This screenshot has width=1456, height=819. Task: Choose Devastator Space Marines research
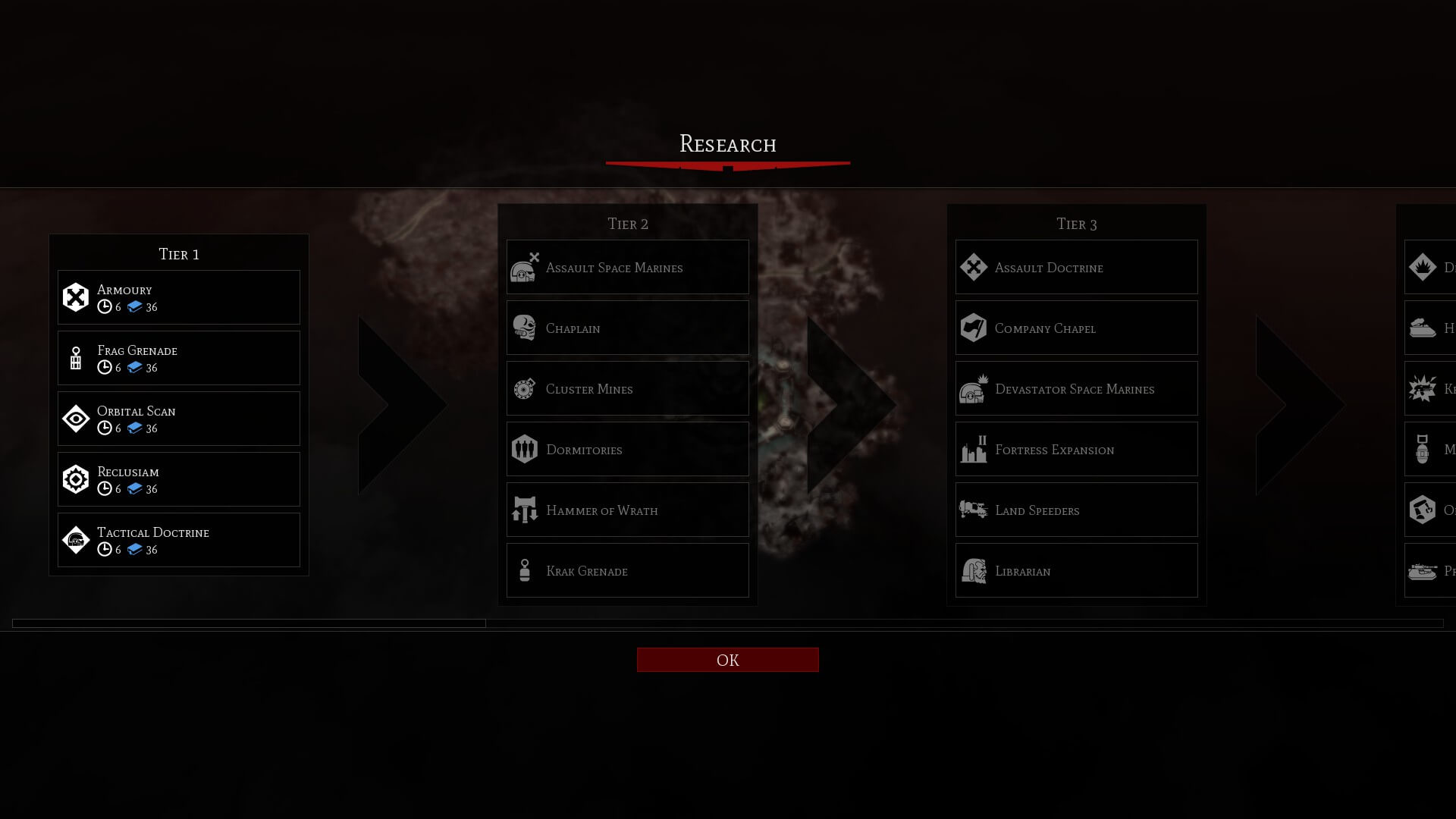(1076, 388)
